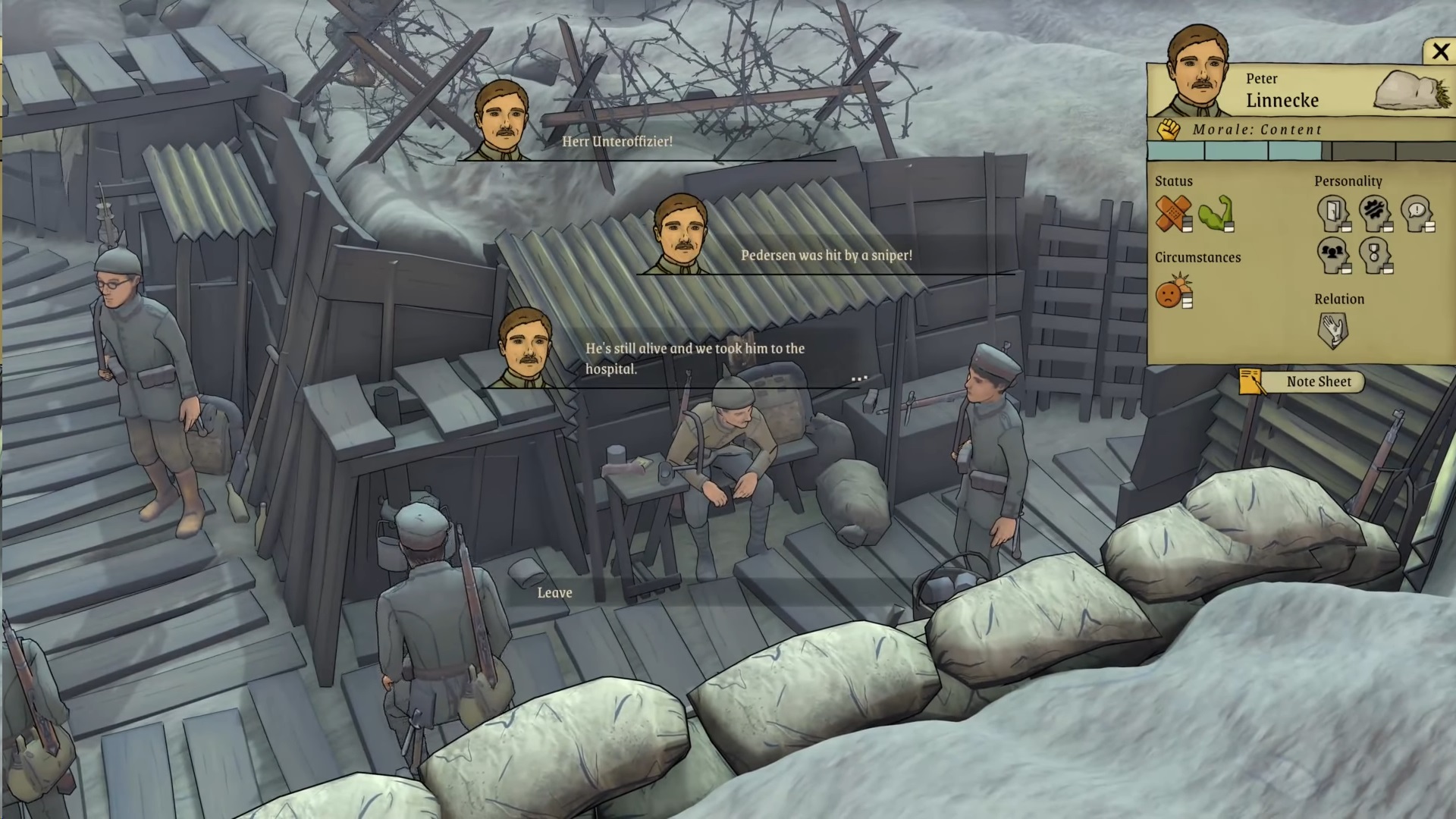This screenshot has width=1456, height=819.
Task: Open the Note Sheet
Action: 1318,382
